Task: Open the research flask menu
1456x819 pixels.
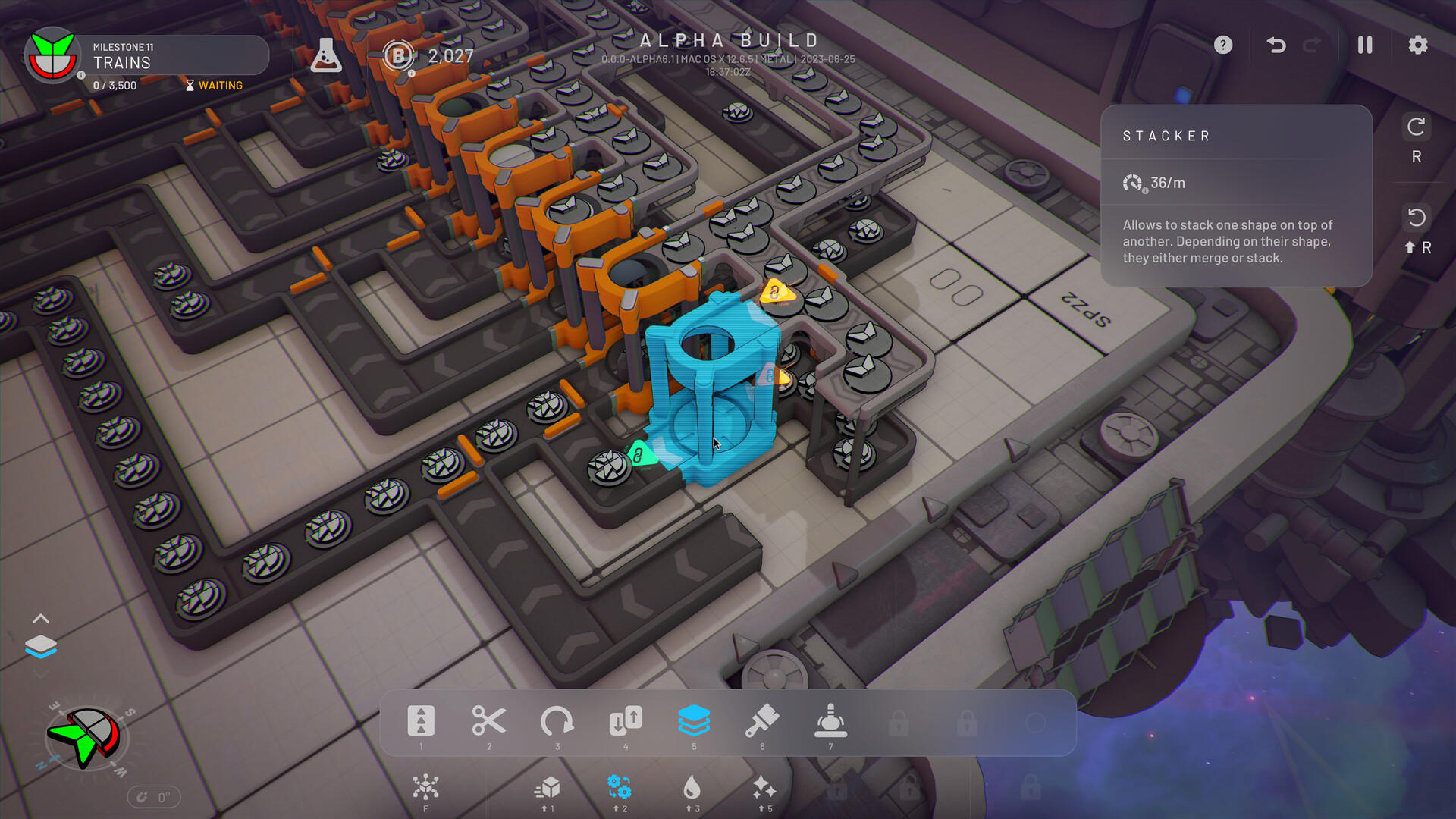Action: tap(326, 55)
